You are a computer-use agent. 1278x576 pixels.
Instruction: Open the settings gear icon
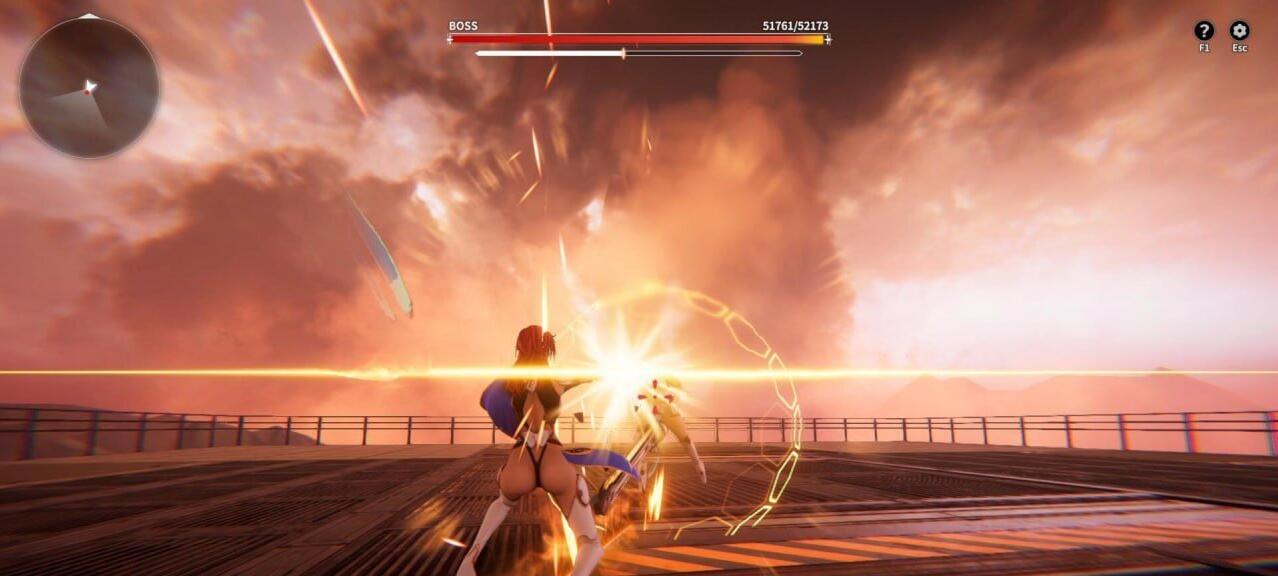click(1239, 31)
